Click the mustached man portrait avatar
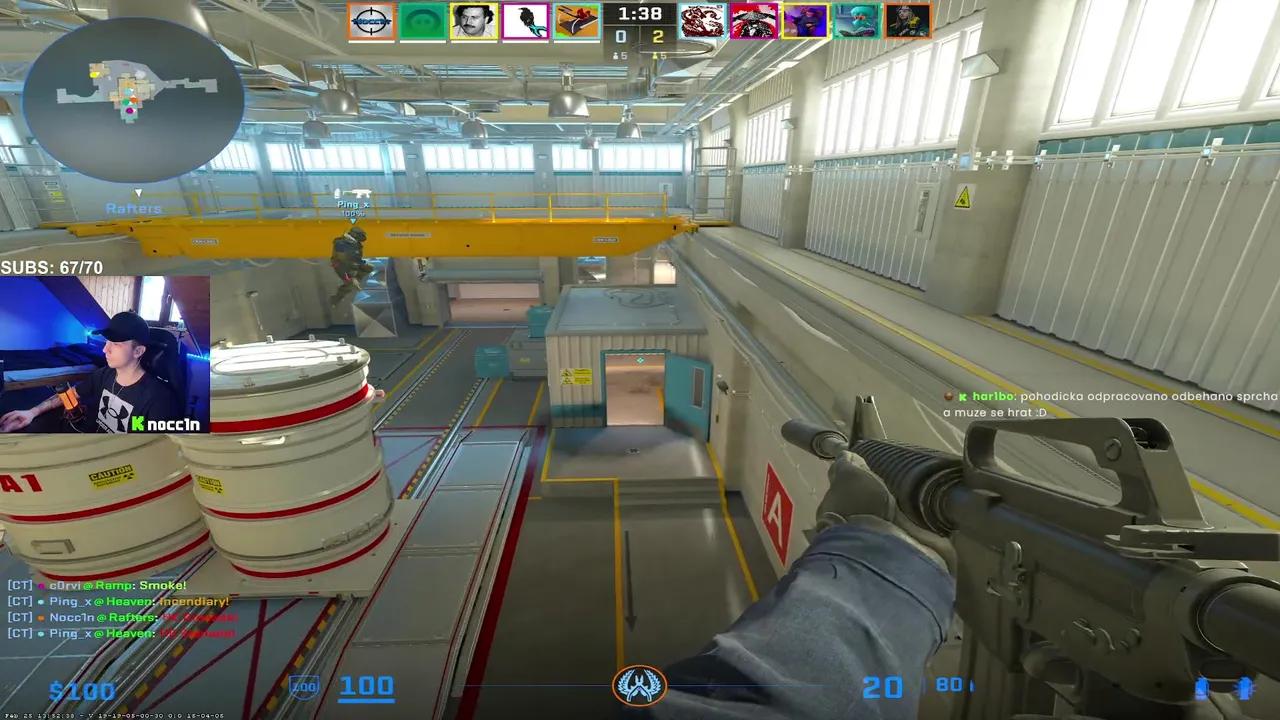1280x720 pixels. coord(474,20)
